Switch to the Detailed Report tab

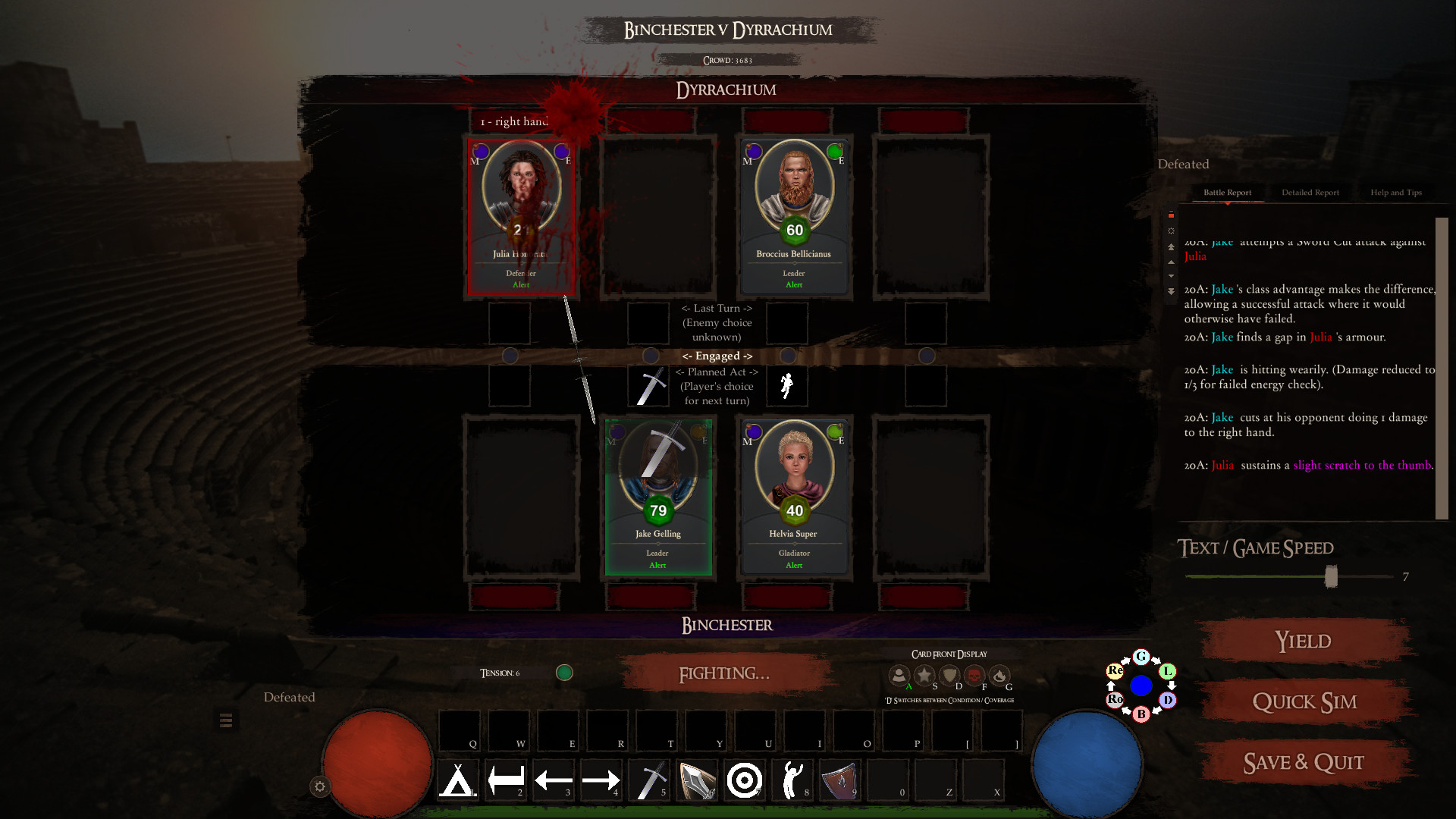pos(1310,192)
